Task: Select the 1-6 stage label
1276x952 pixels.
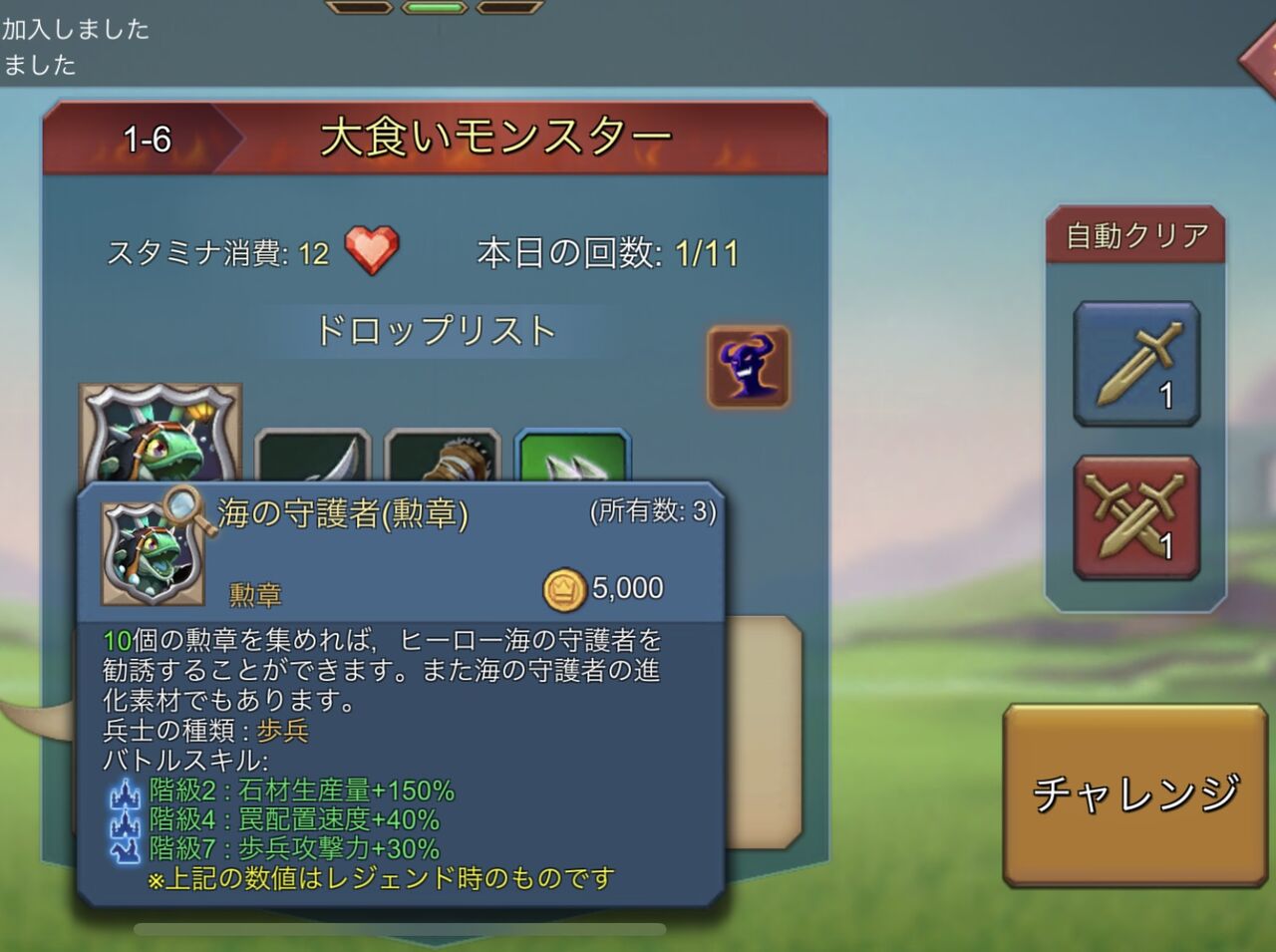Action: coord(146,140)
